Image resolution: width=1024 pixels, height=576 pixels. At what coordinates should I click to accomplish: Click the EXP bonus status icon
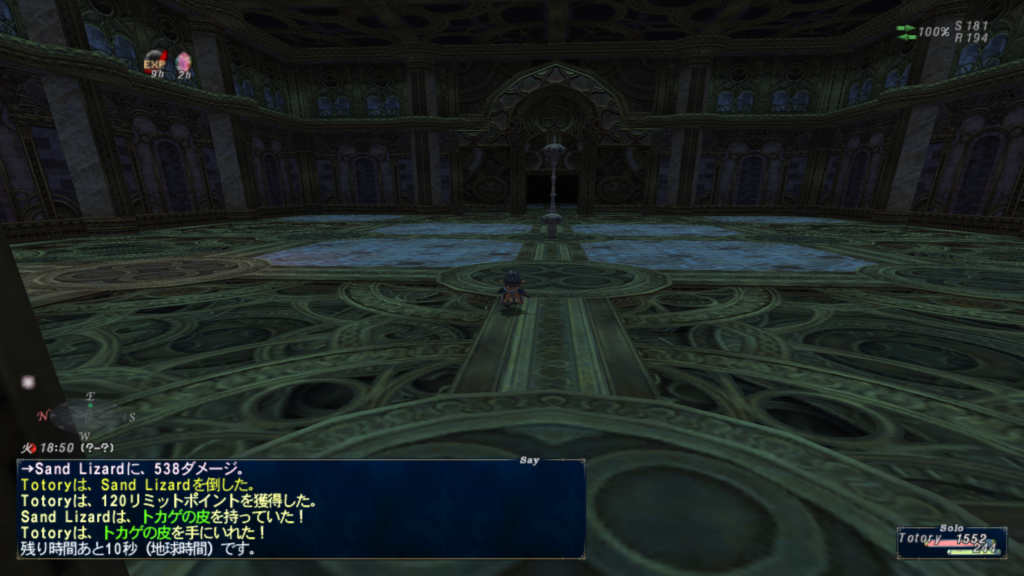[x=154, y=62]
